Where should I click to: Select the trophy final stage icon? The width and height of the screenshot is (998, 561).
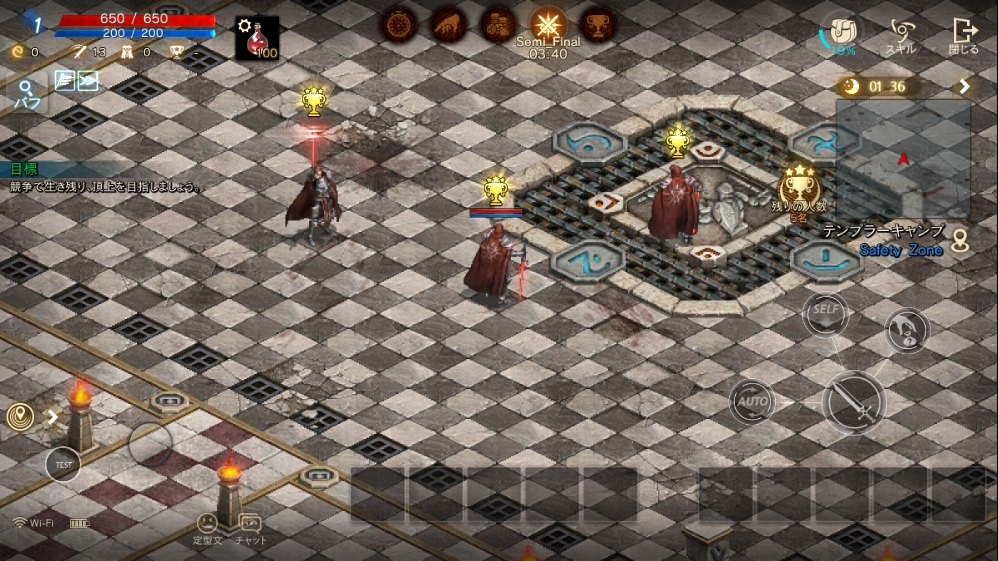tap(598, 24)
